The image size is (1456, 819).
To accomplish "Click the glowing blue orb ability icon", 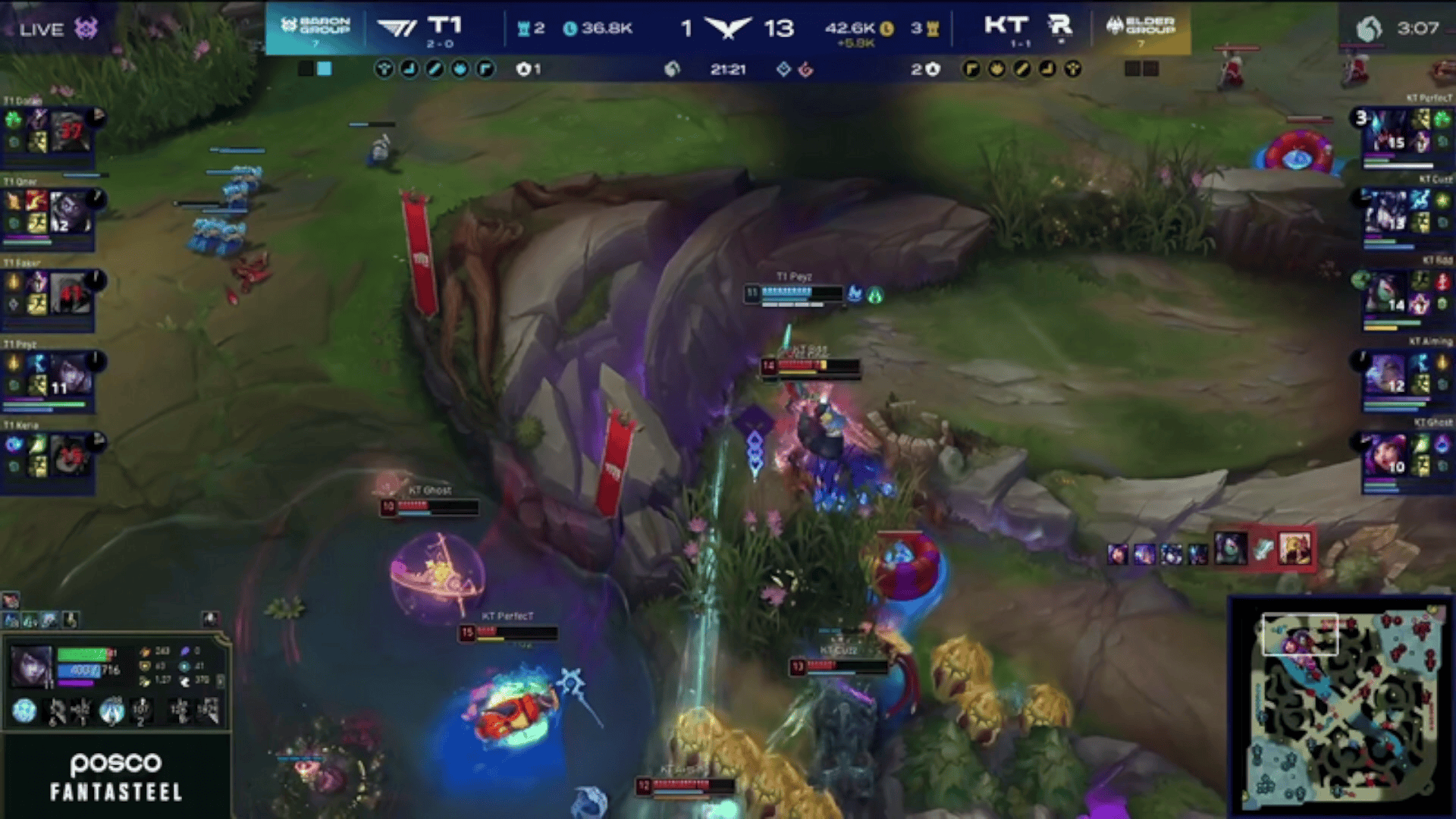I will [24, 711].
